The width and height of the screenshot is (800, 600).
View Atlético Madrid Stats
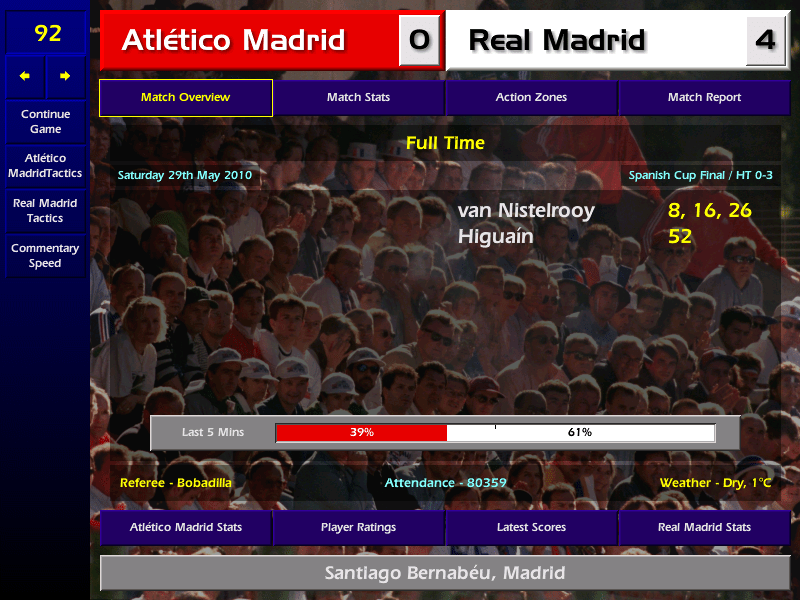click(186, 527)
